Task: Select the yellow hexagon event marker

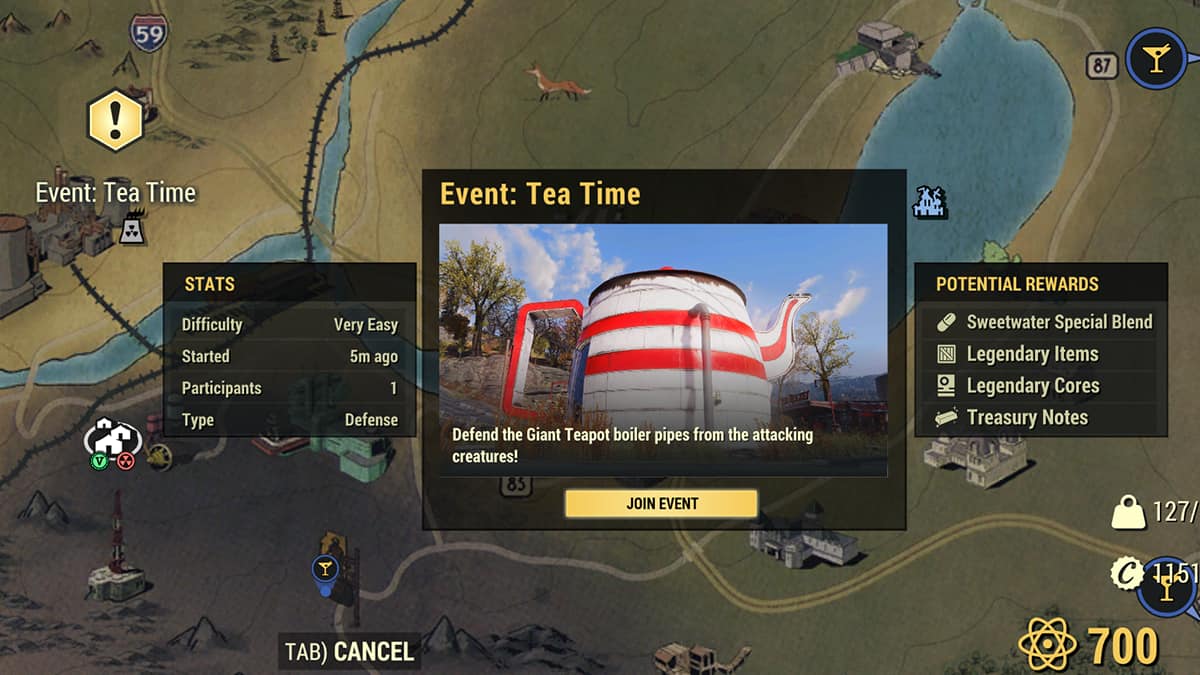Action: click(x=116, y=120)
